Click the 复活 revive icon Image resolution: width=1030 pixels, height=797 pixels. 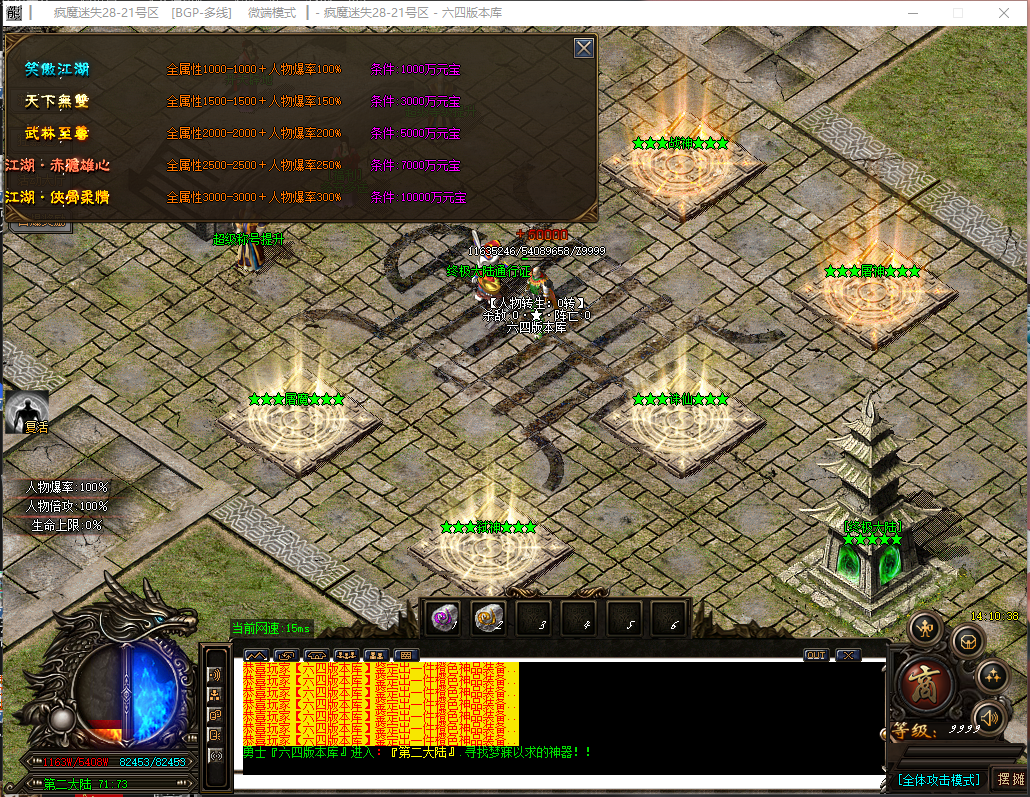pyautogui.click(x=26, y=411)
